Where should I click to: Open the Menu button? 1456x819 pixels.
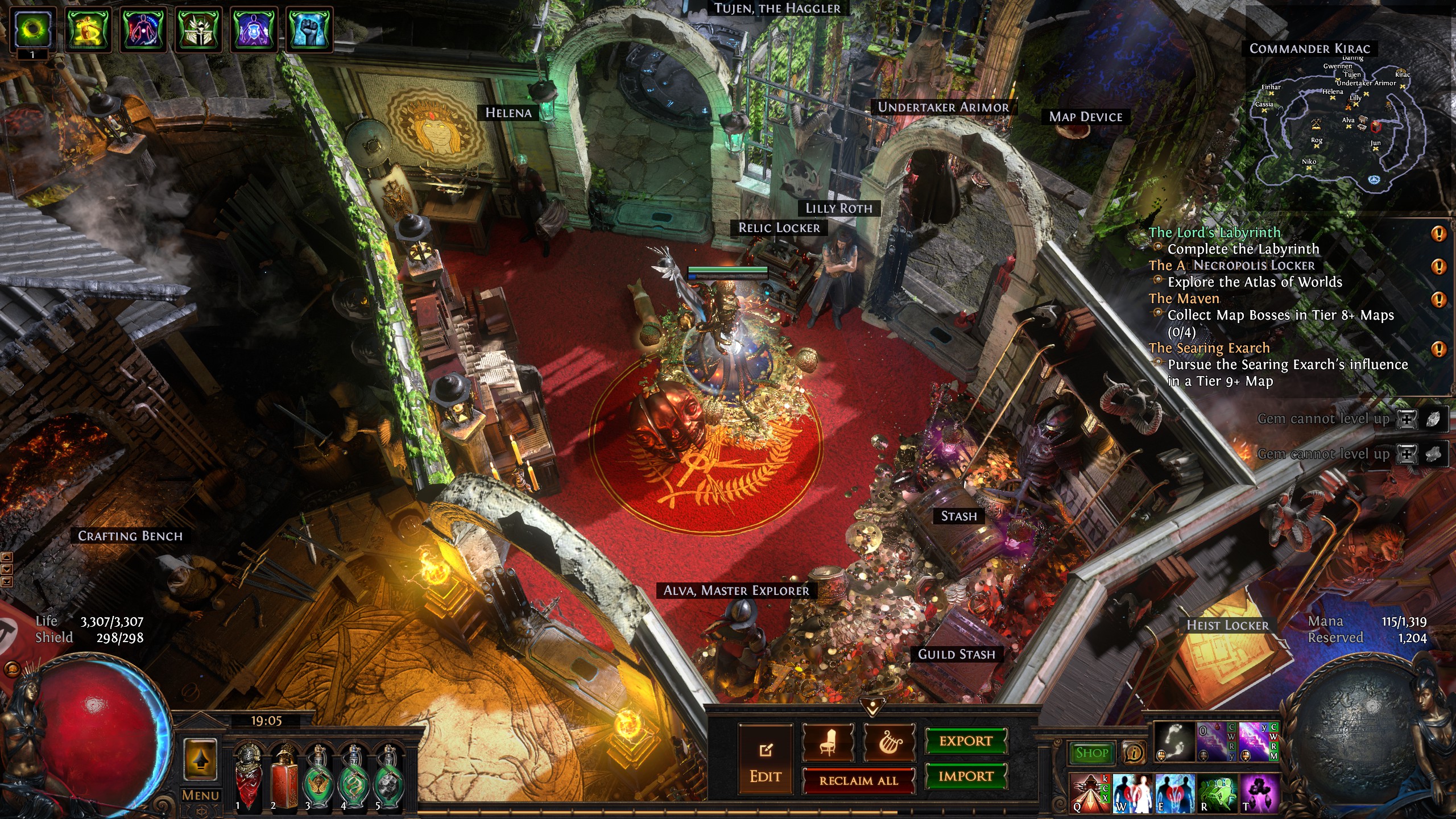(x=200, y=795)
